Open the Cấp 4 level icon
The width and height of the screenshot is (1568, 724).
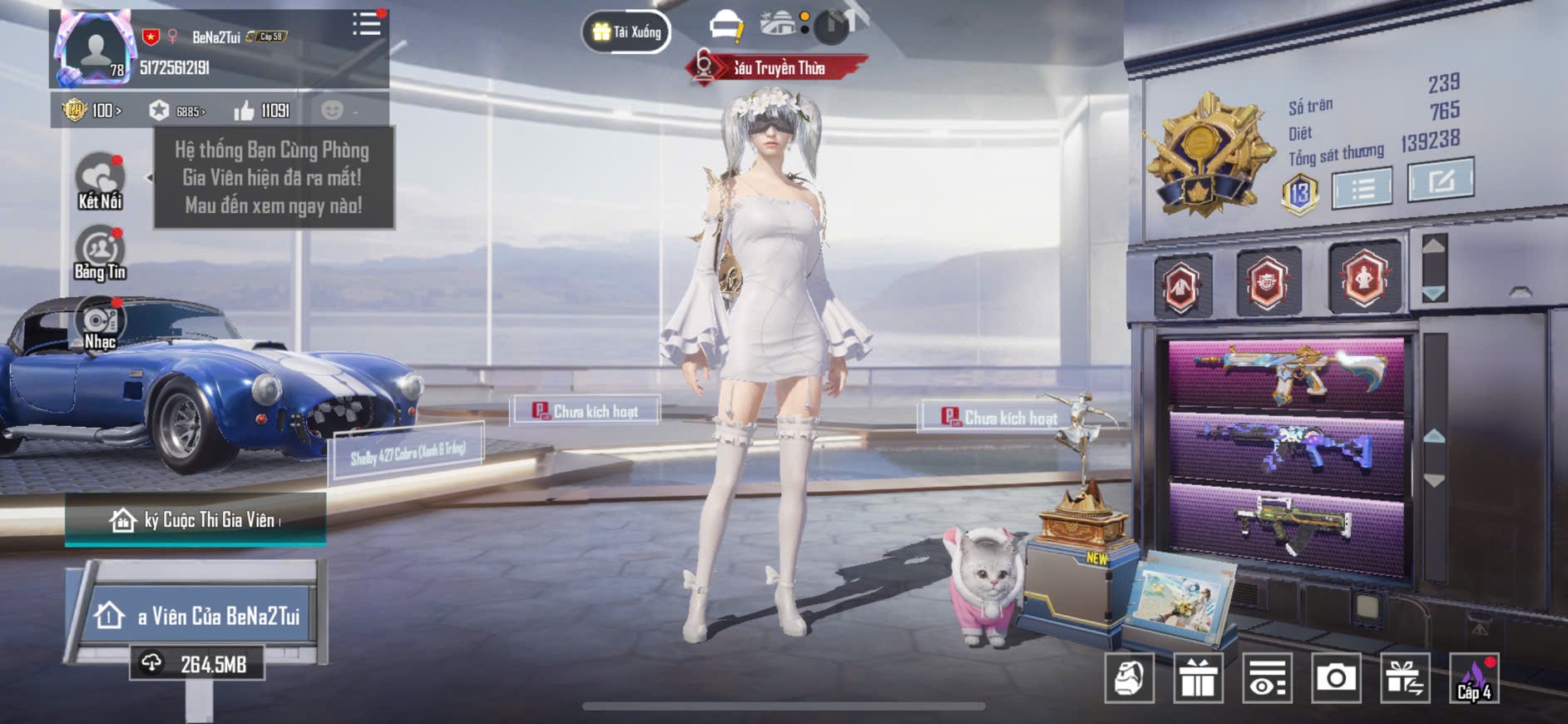pos(1474,678)
